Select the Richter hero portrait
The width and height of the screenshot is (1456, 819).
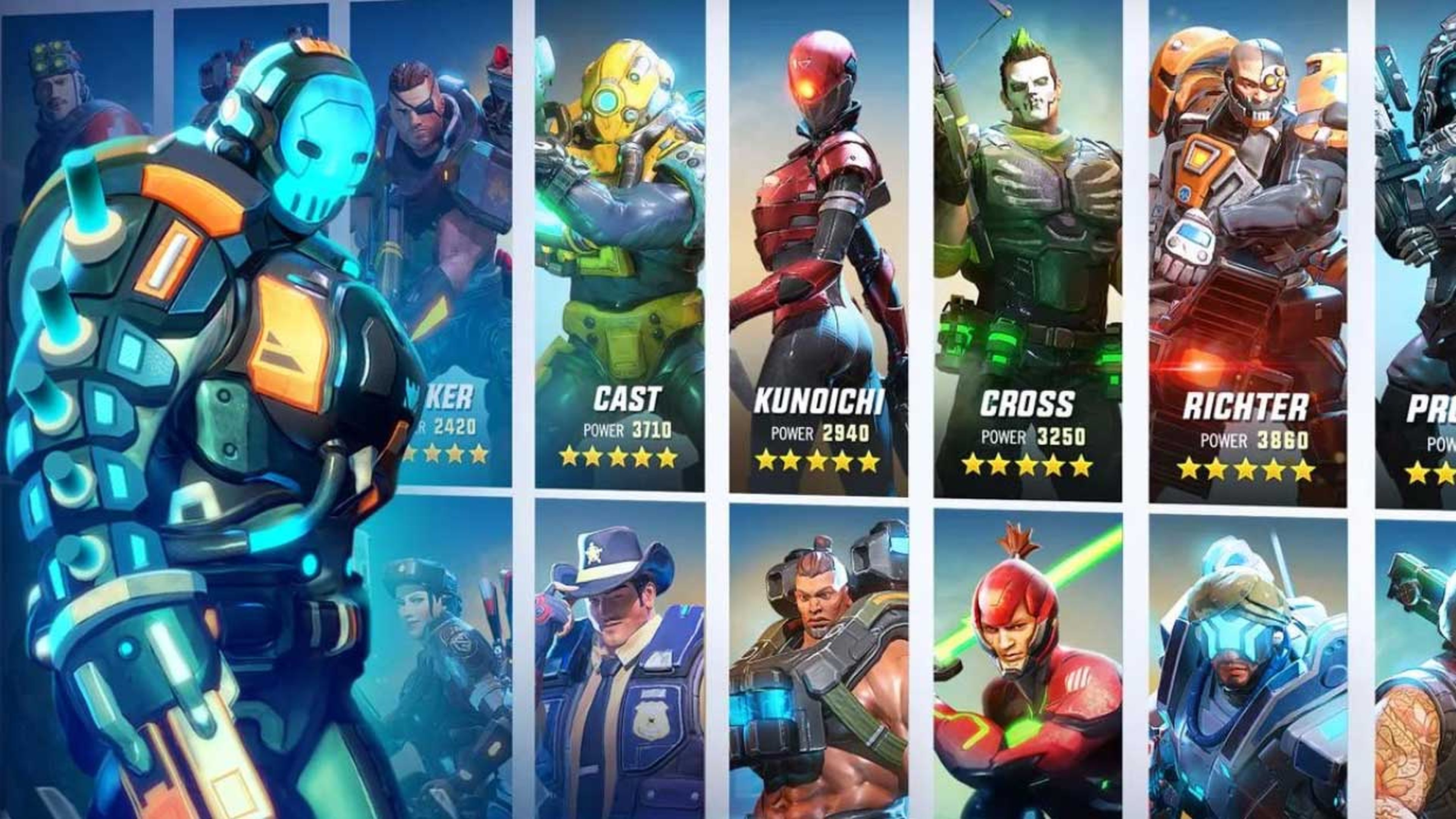1232,226
